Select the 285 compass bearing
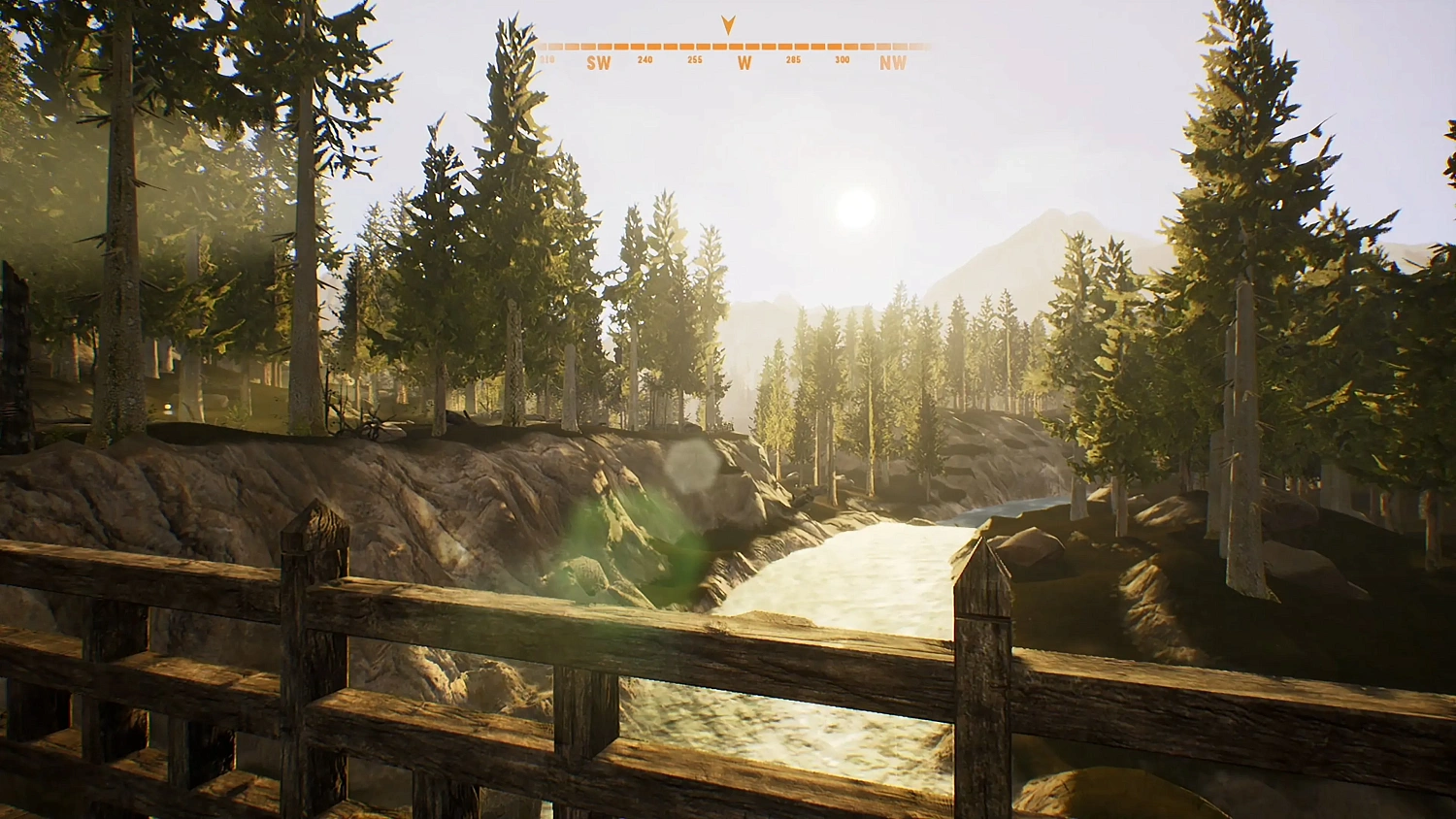Screen dimensions: 1456x819 point(794,58)
